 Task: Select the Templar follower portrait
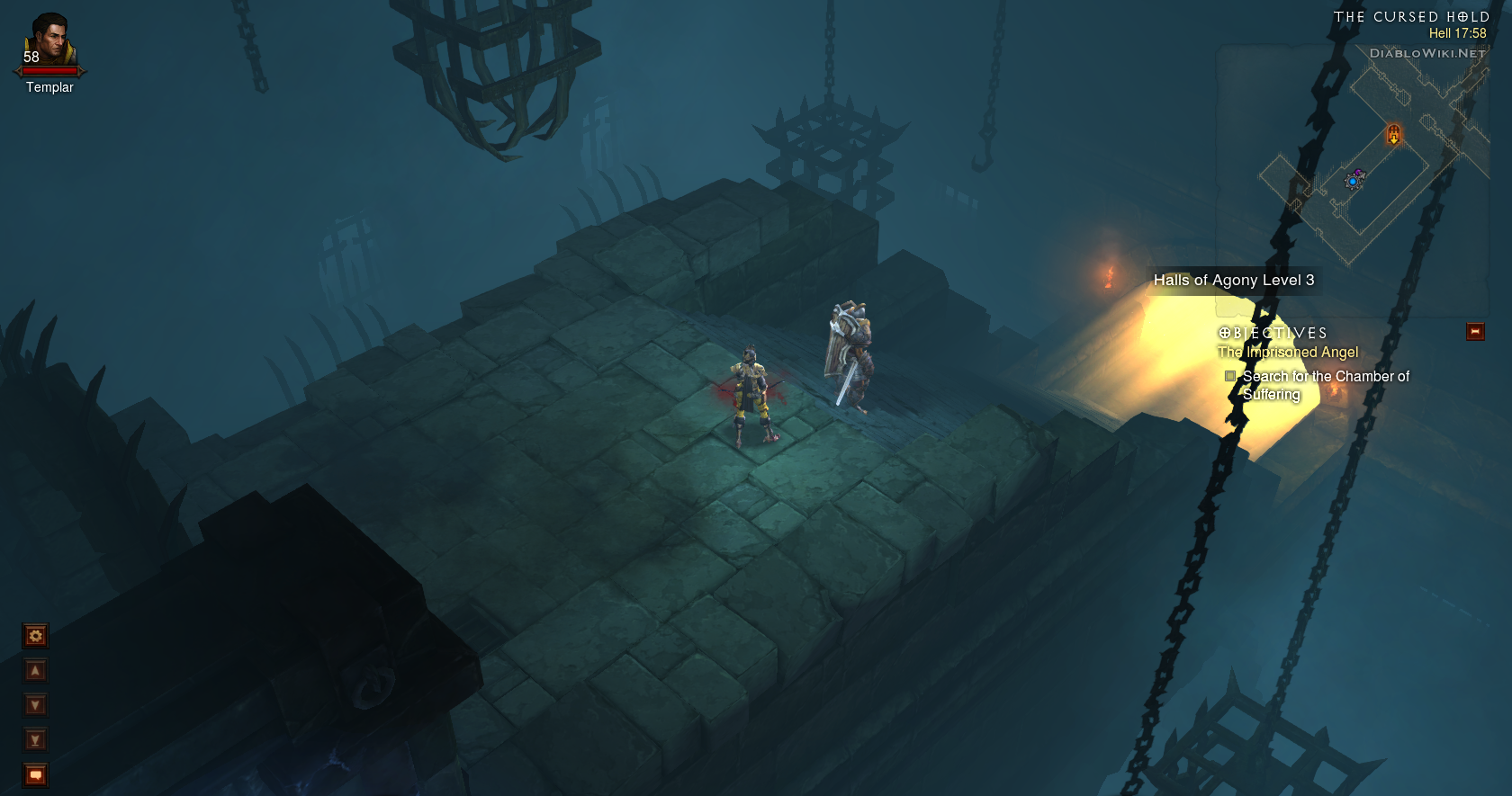tap(49, 42)
